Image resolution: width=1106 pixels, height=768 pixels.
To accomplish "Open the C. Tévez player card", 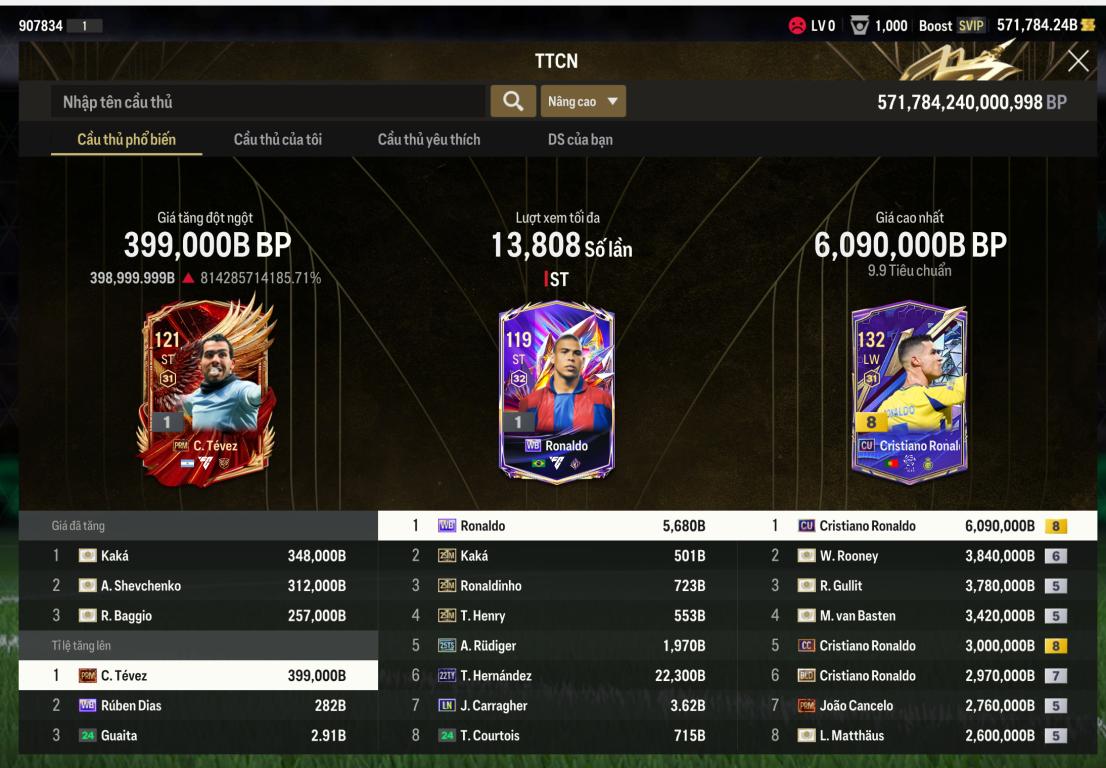I will click(207, 393).
